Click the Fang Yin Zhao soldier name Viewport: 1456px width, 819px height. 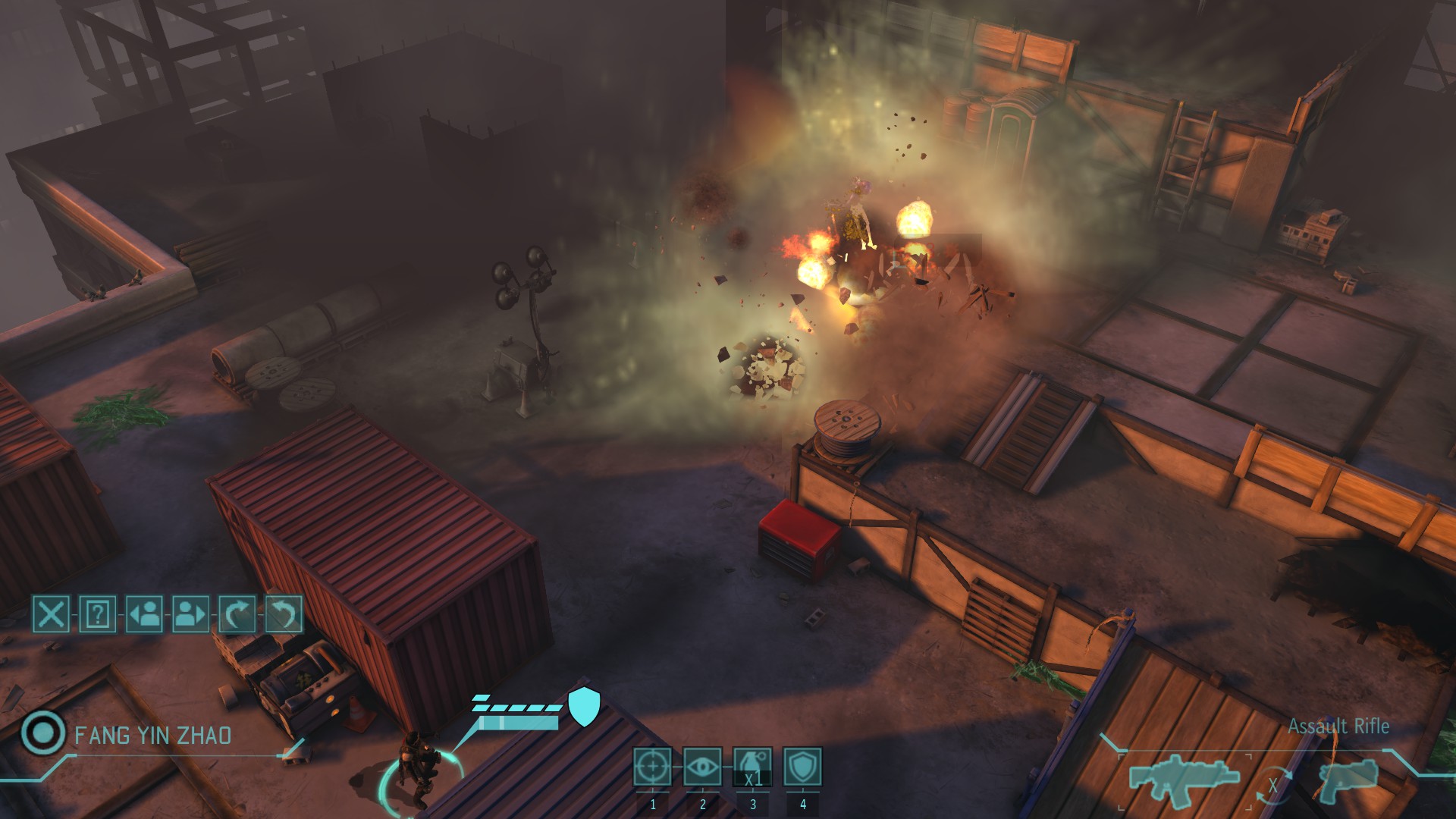tap(152, 736)
